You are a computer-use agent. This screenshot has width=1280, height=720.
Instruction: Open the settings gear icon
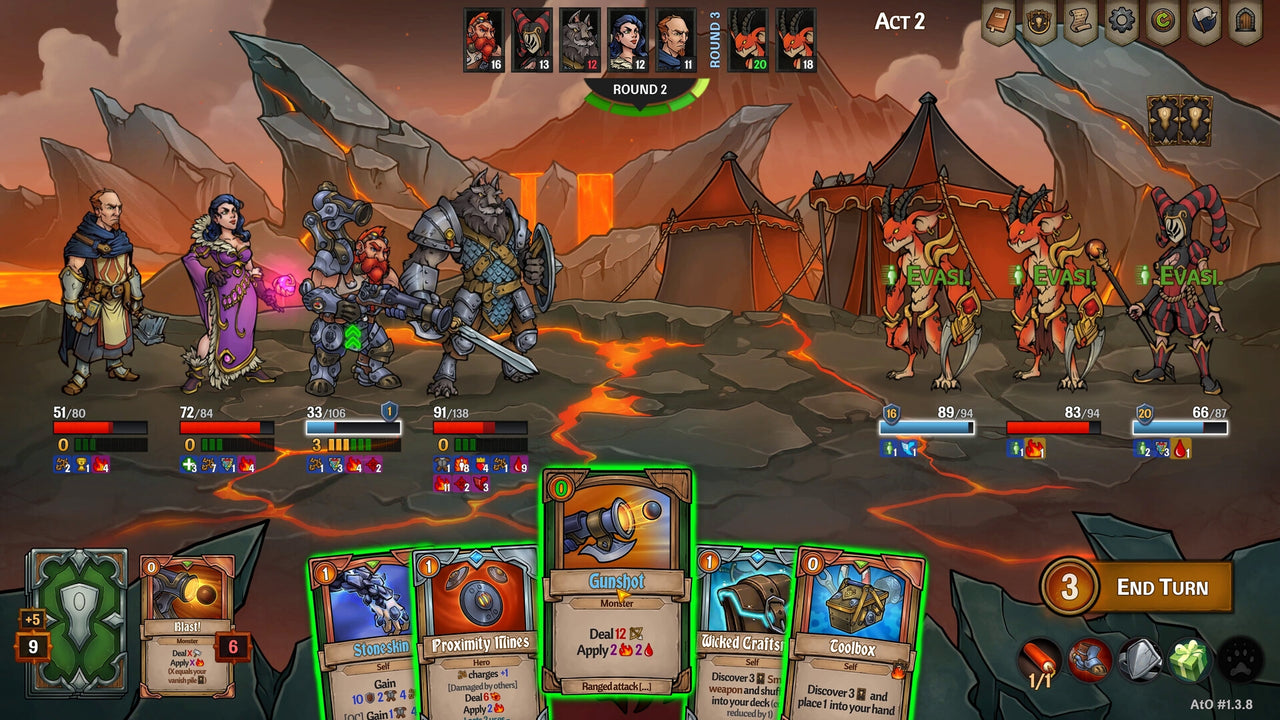(x=1122, y=18)
